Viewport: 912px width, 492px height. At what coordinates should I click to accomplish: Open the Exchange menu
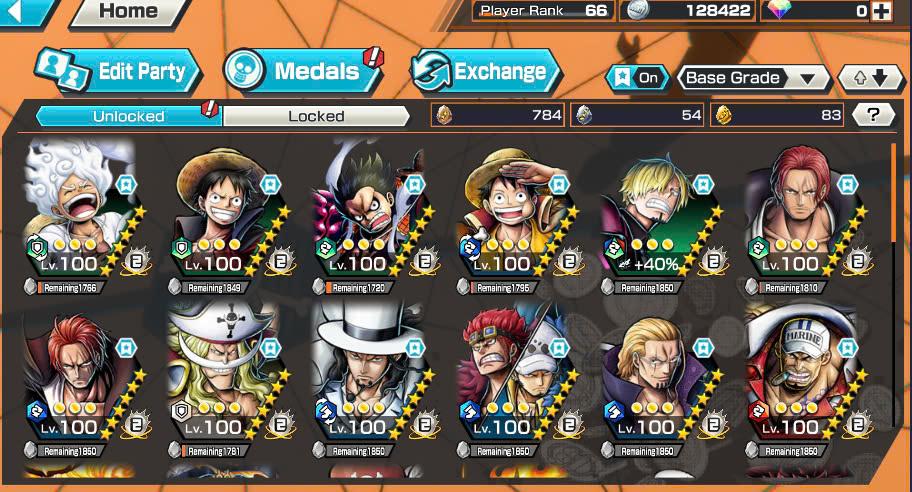click(x=485, y=71)
